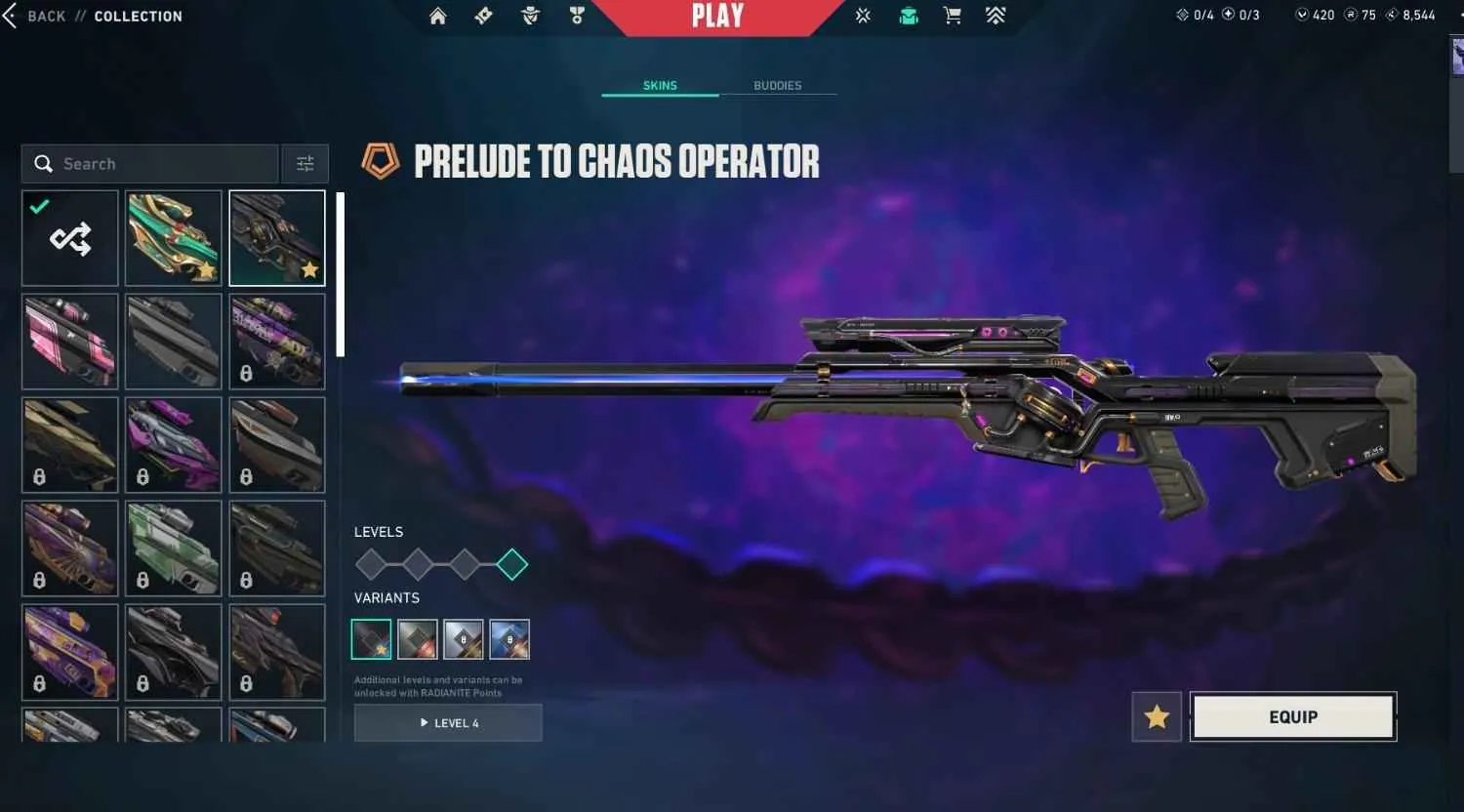The width and height of the screenshot is (1464, 812).
Task: Expand the LEVEL 4 selector
Action: coord(447,722)
